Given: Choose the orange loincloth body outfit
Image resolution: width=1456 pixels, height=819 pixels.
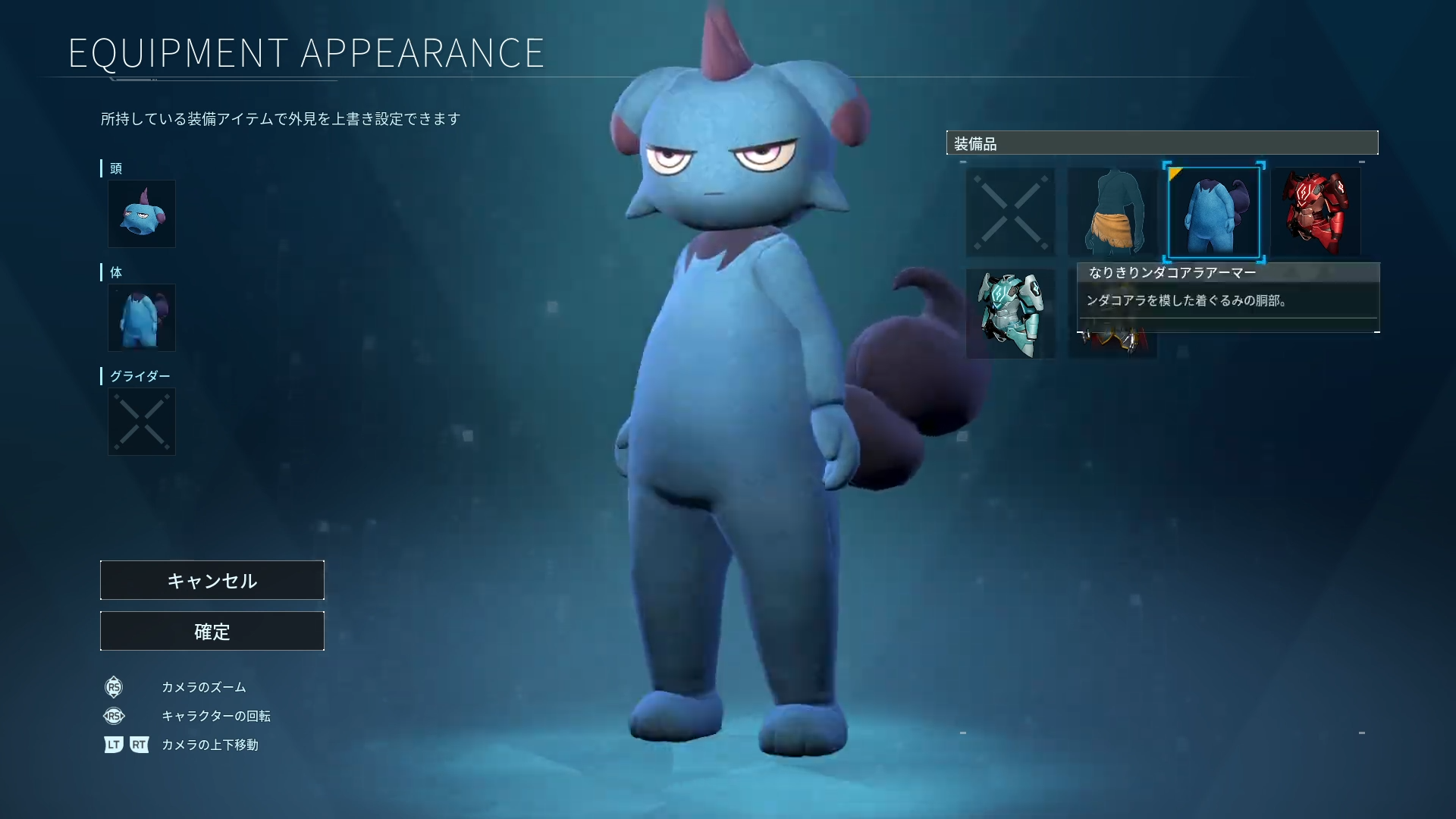Looking at the screenshot, I should click(1112, 212).
